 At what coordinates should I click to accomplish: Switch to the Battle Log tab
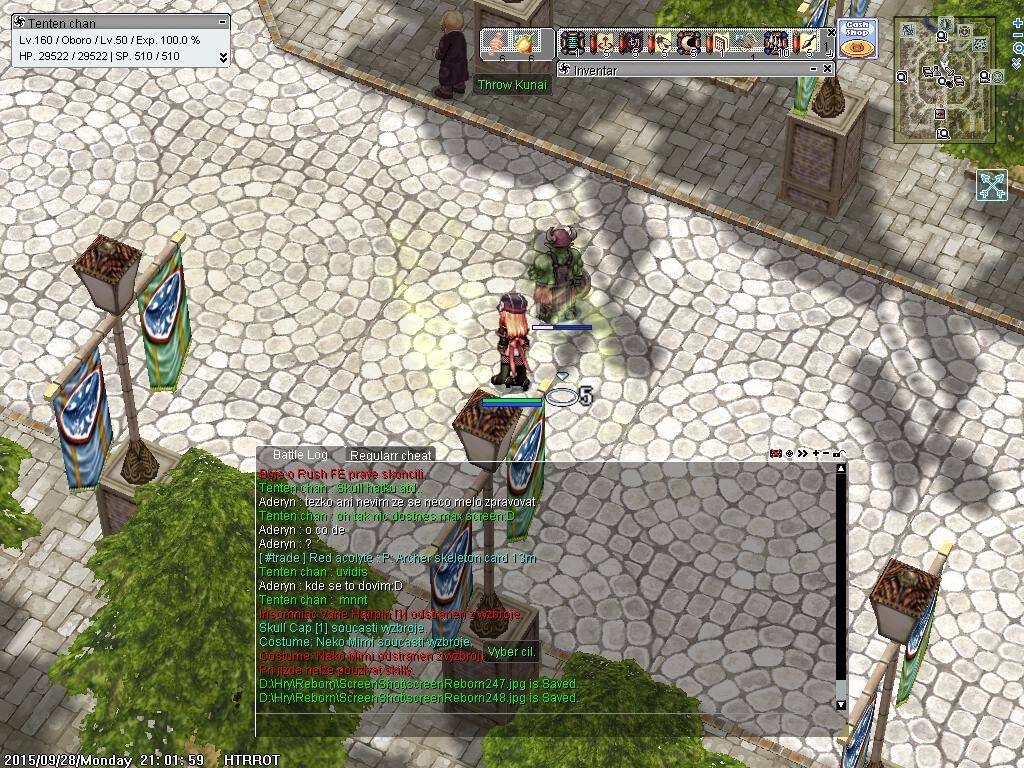coord(300,455)
